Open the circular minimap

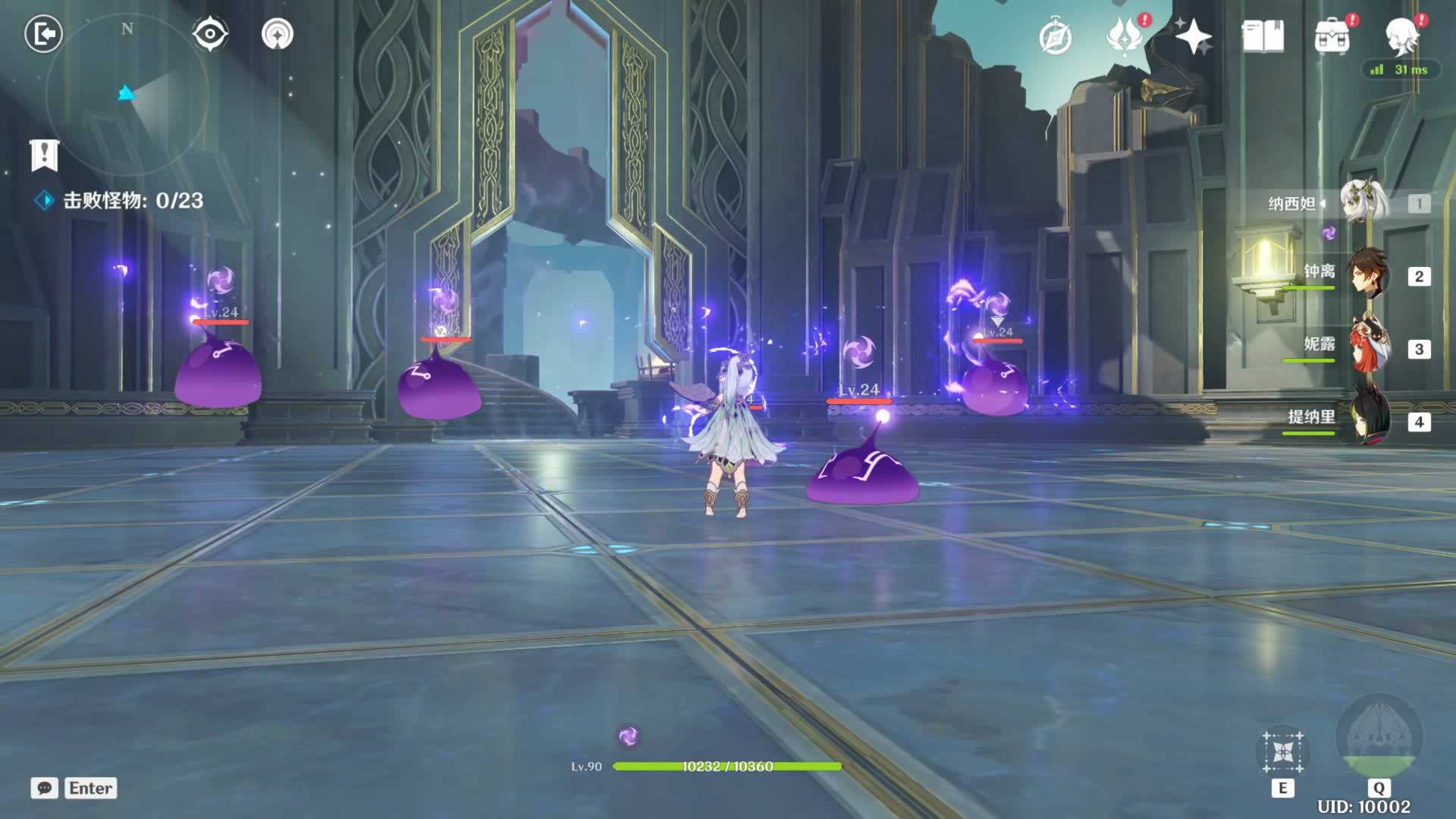(127, 94)
